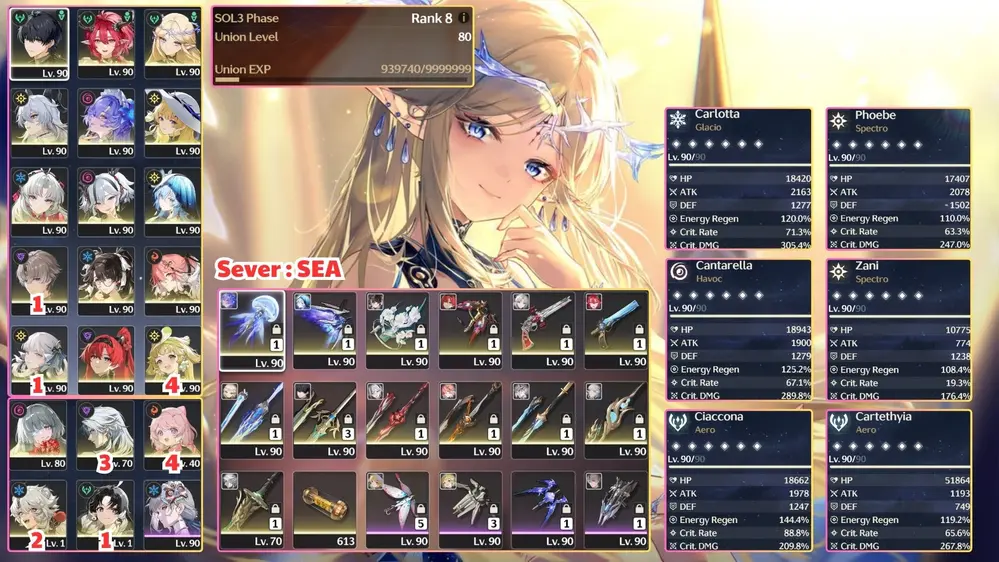
Task: Select the golden tube item showing 613
Action: [x=324, y=510]
